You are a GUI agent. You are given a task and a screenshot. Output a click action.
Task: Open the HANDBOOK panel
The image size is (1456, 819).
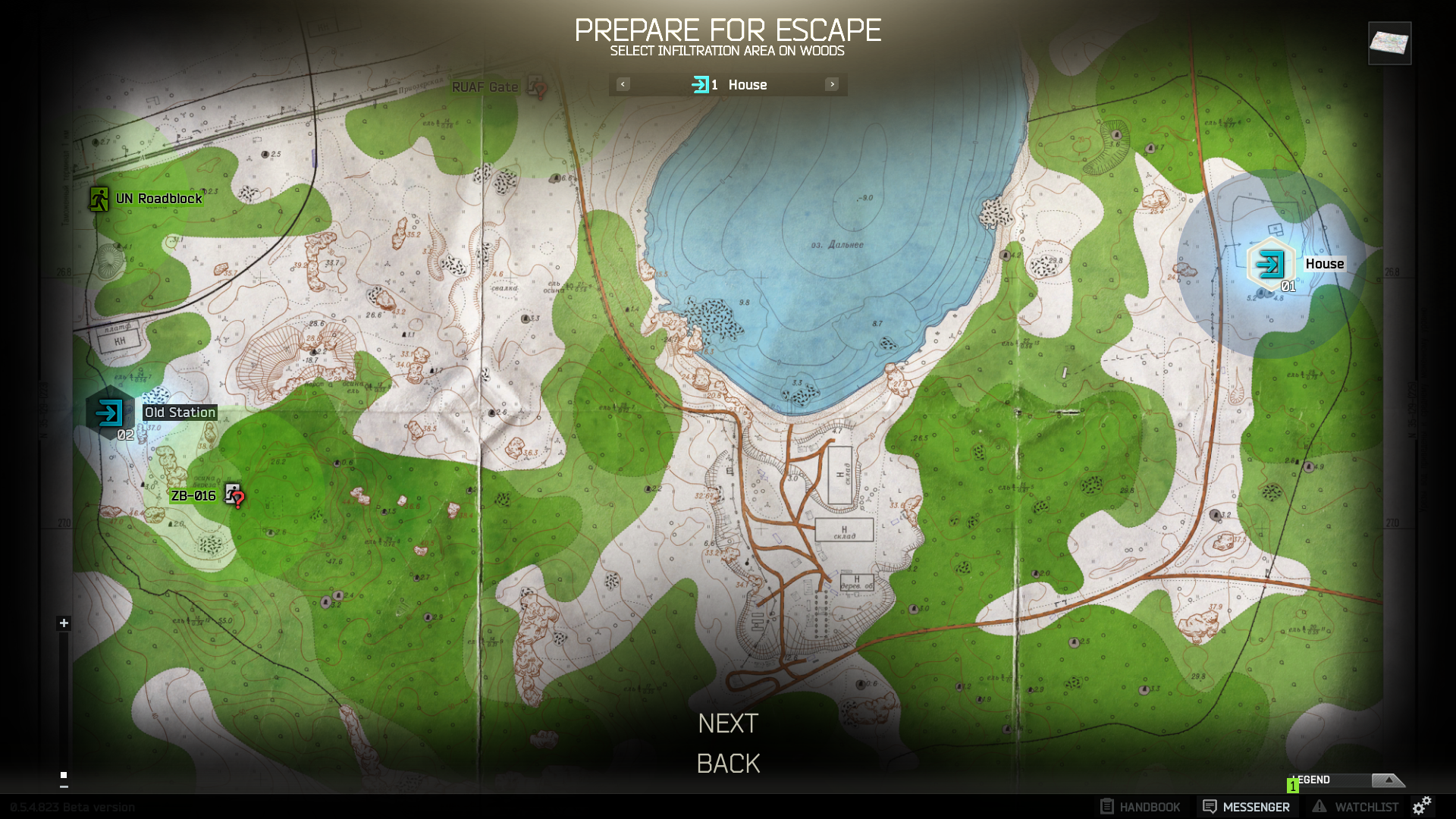1139,806
